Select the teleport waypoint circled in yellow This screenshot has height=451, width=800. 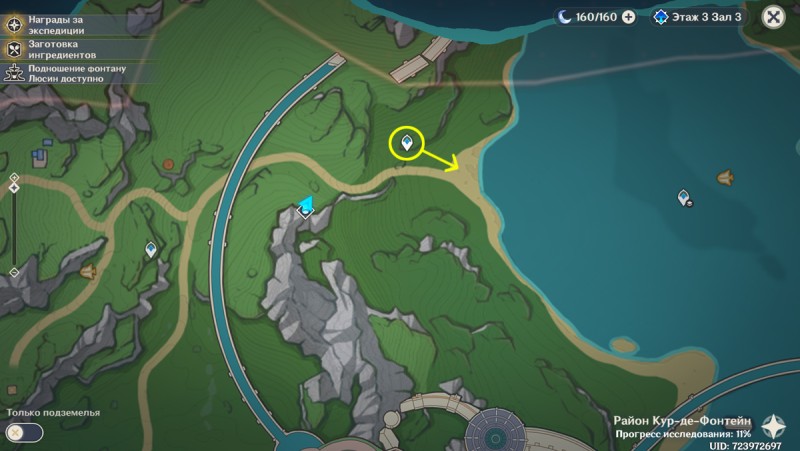click(x=407, y=144)
